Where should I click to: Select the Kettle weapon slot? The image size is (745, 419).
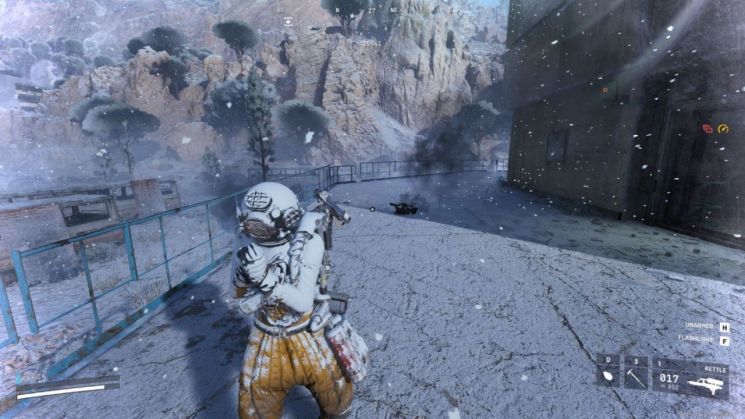point(691,379)
